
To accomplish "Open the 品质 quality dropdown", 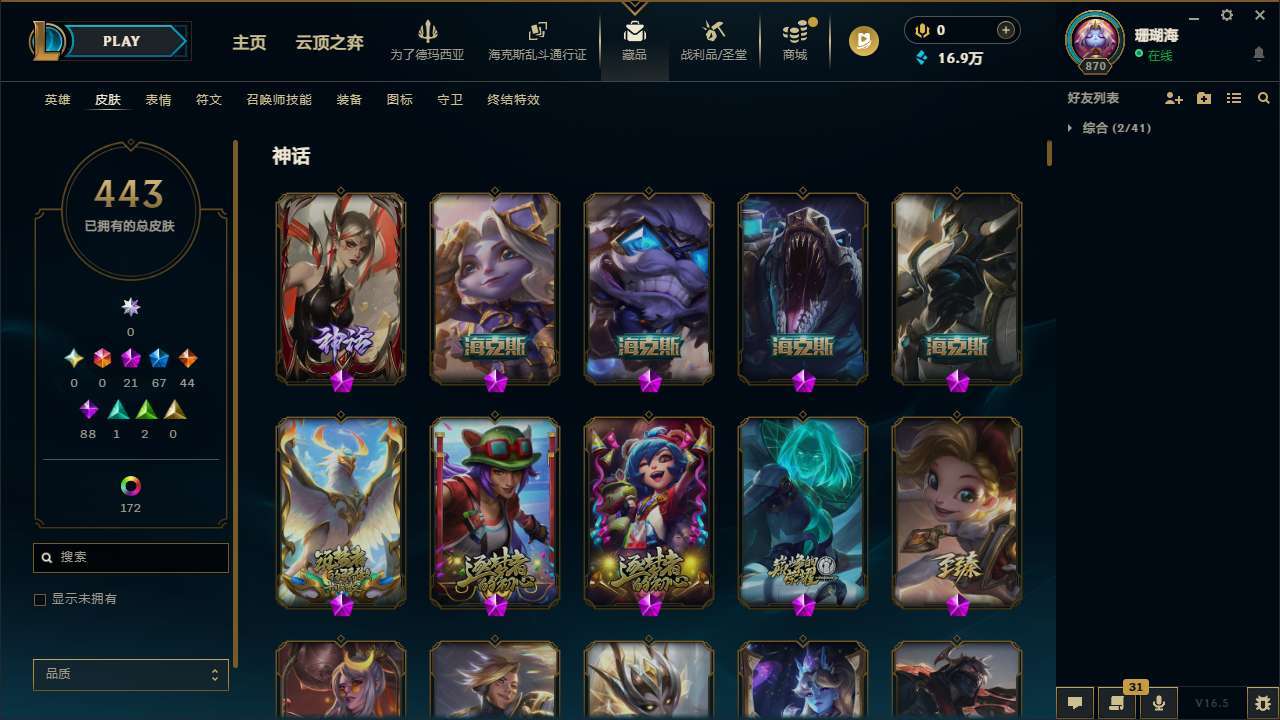I will point(130,674).
